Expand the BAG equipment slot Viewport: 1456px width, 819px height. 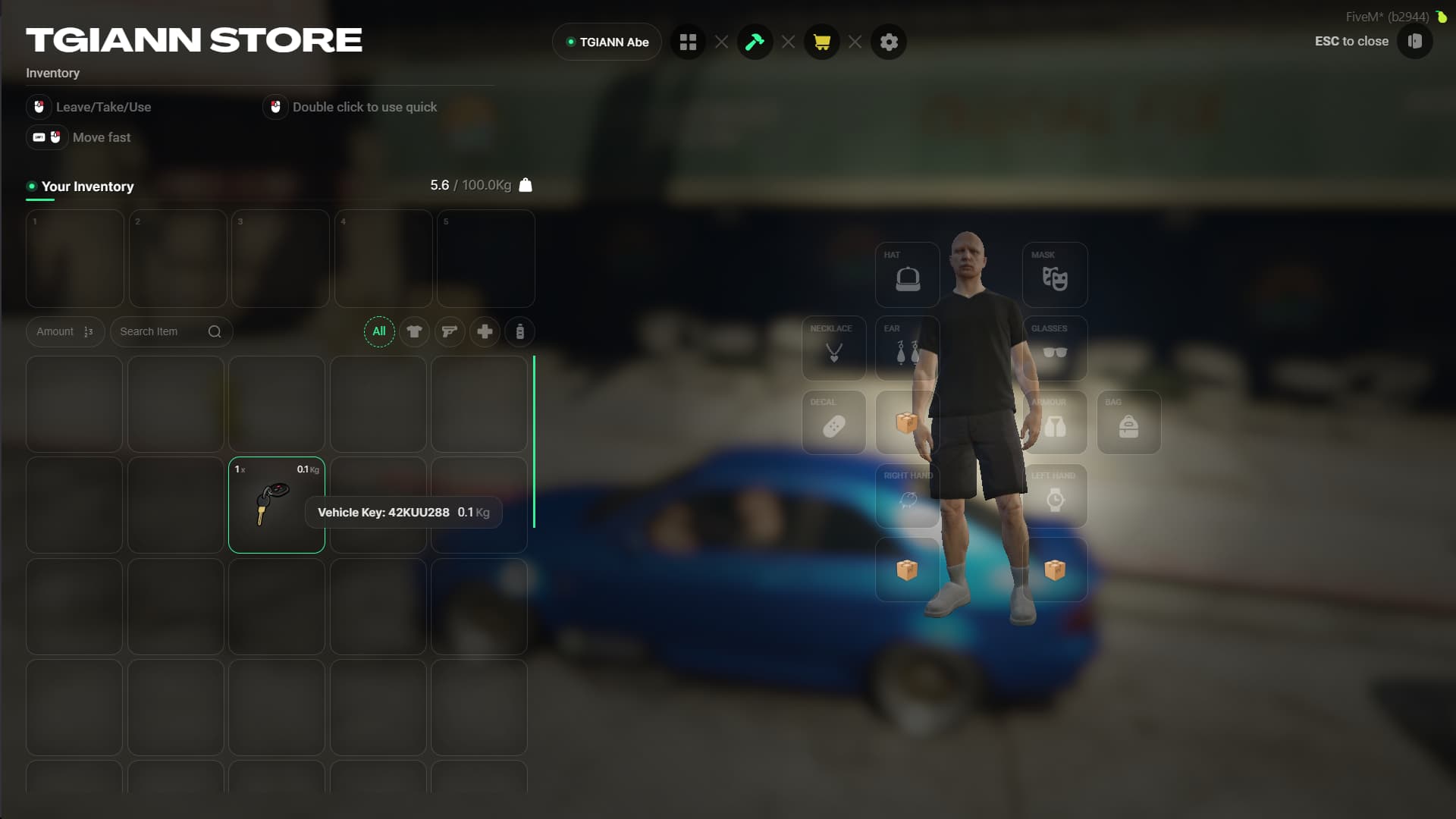pos(1128,422)
